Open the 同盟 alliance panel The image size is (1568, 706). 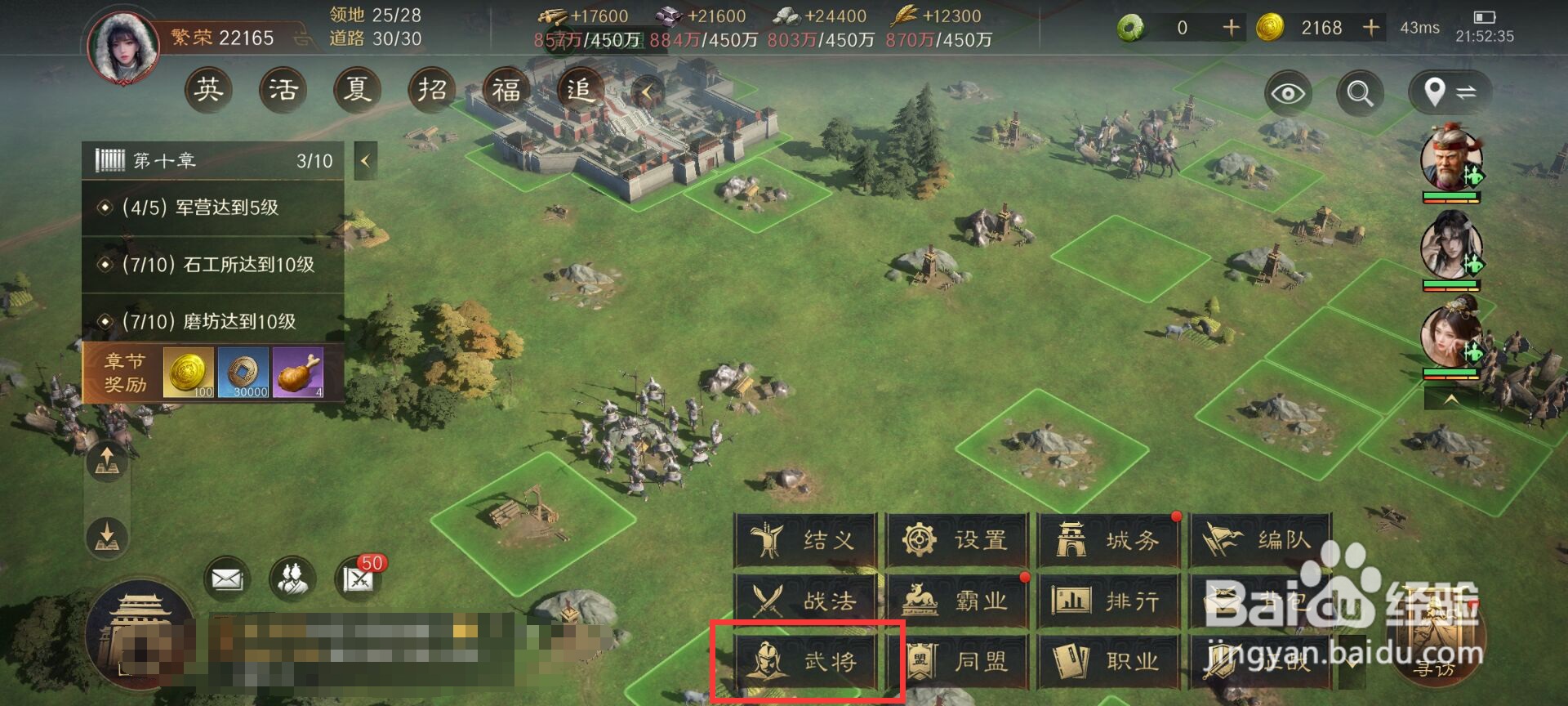click(960, 662)
